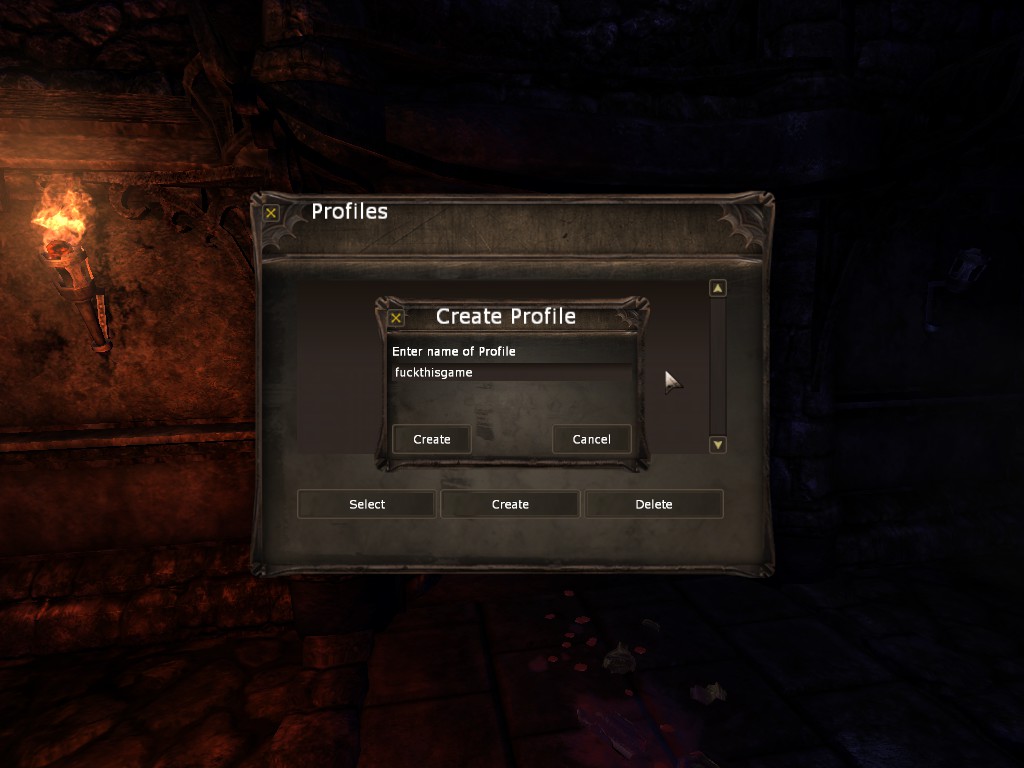
Task: Click the profile list scroll down arrow
Action: (x=717, y=444)
